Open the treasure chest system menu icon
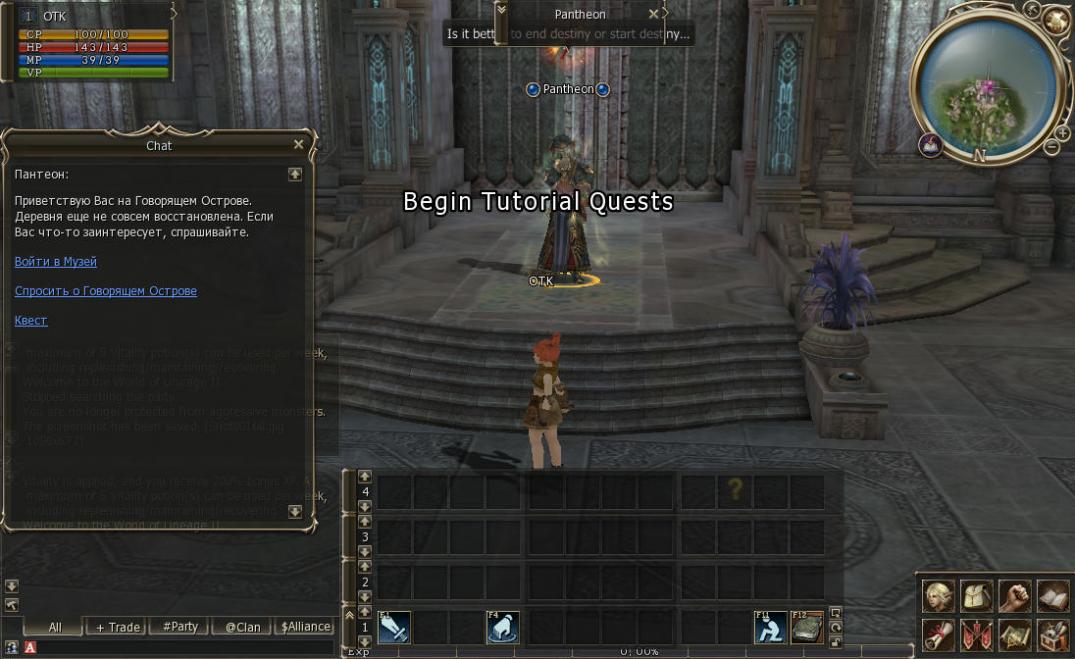 (1052, 634)
